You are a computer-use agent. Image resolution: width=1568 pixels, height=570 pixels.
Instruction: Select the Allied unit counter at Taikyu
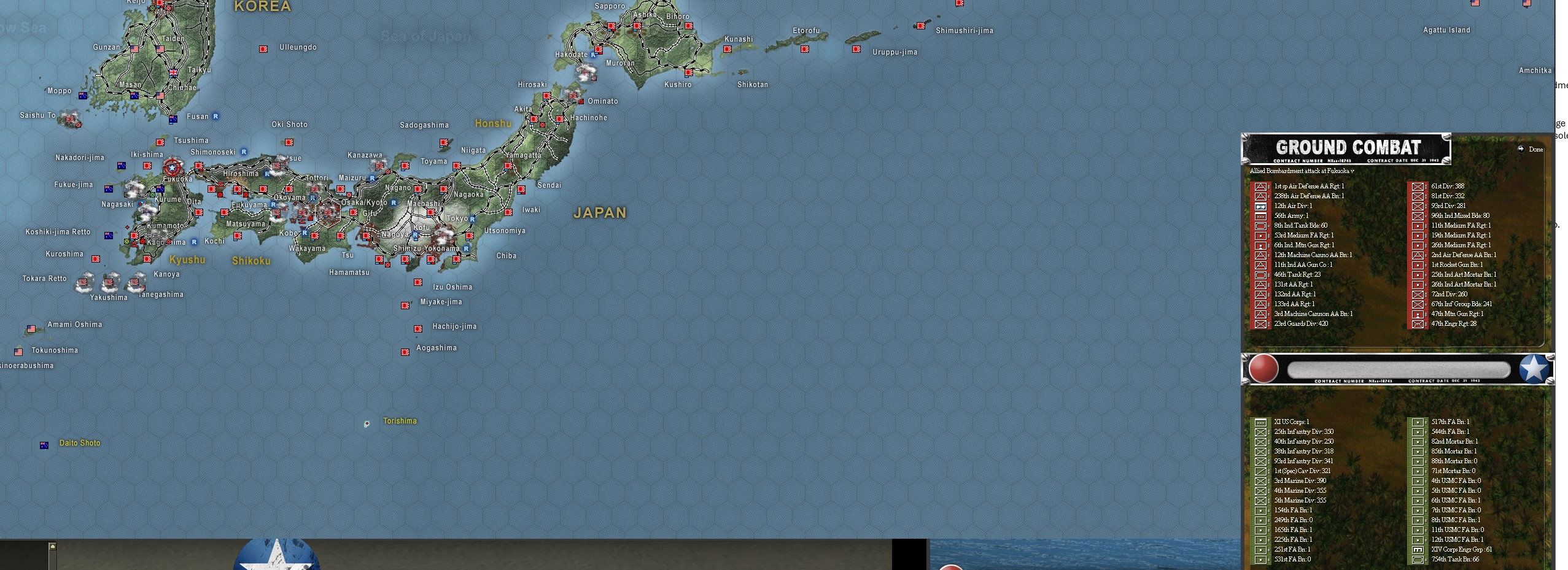coord(173,71)
